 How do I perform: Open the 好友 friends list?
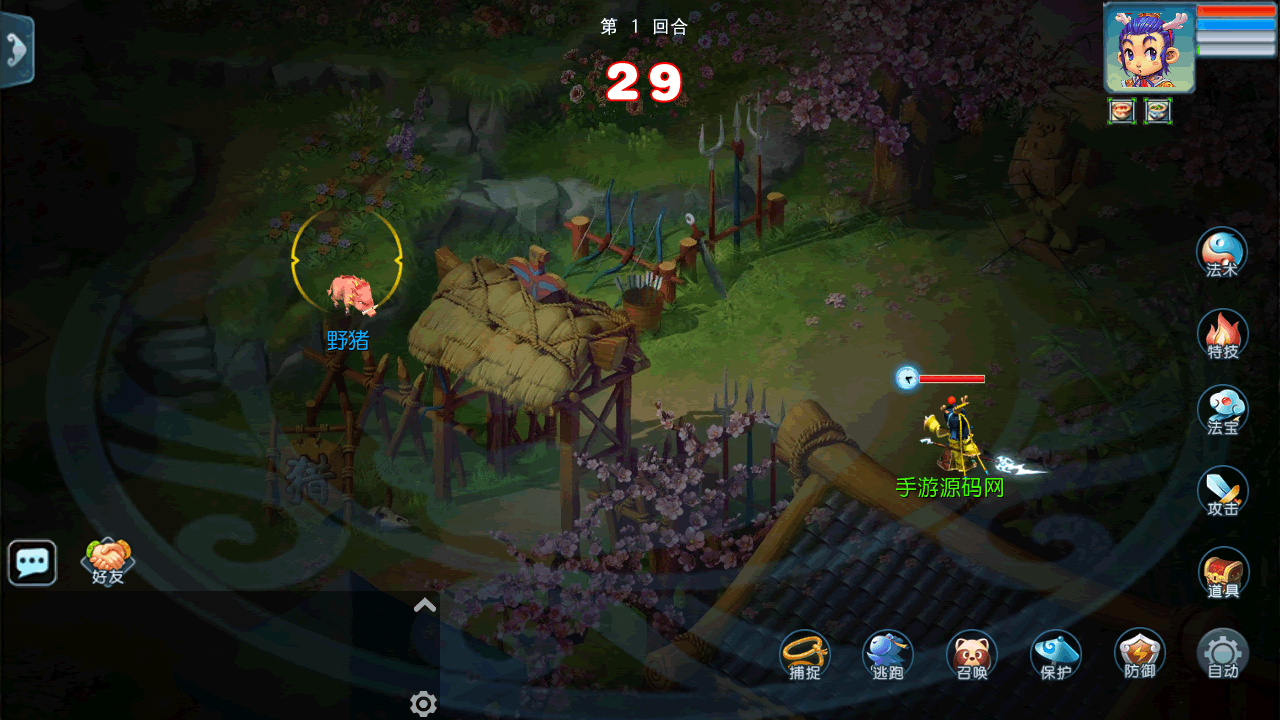[x=108, y=562]
